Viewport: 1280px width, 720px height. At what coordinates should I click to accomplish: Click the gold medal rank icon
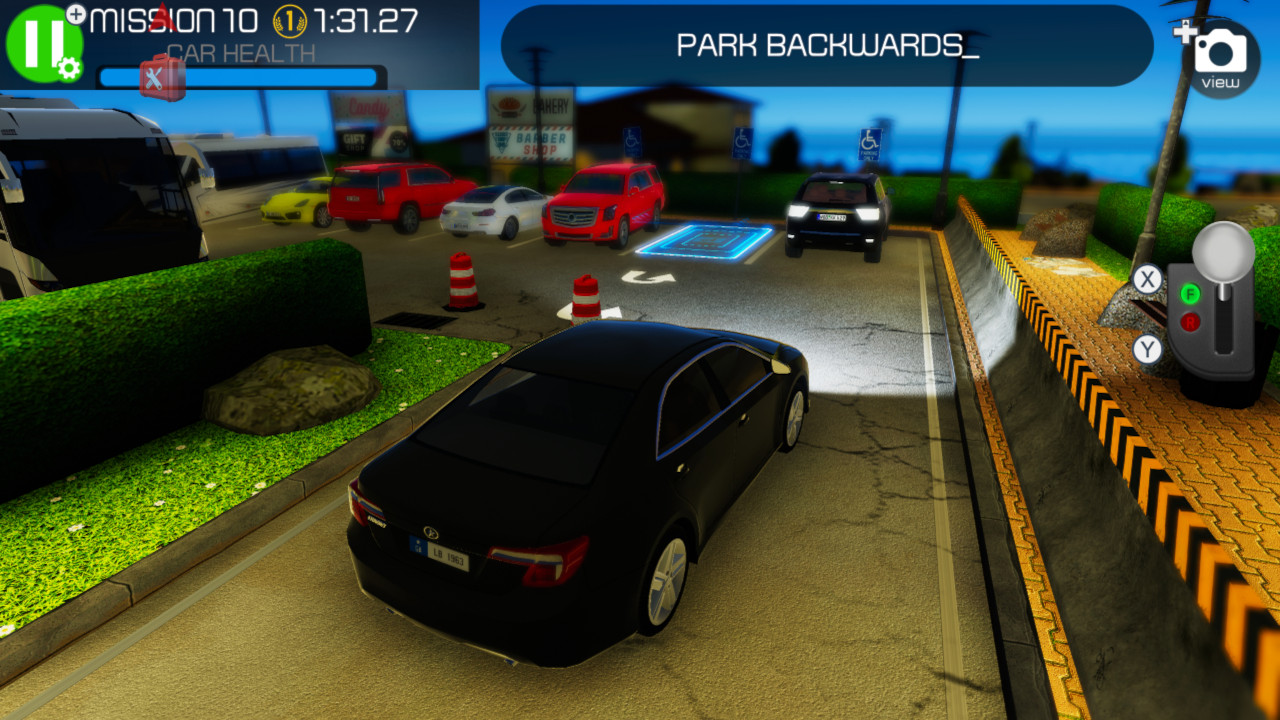[289, 22]
